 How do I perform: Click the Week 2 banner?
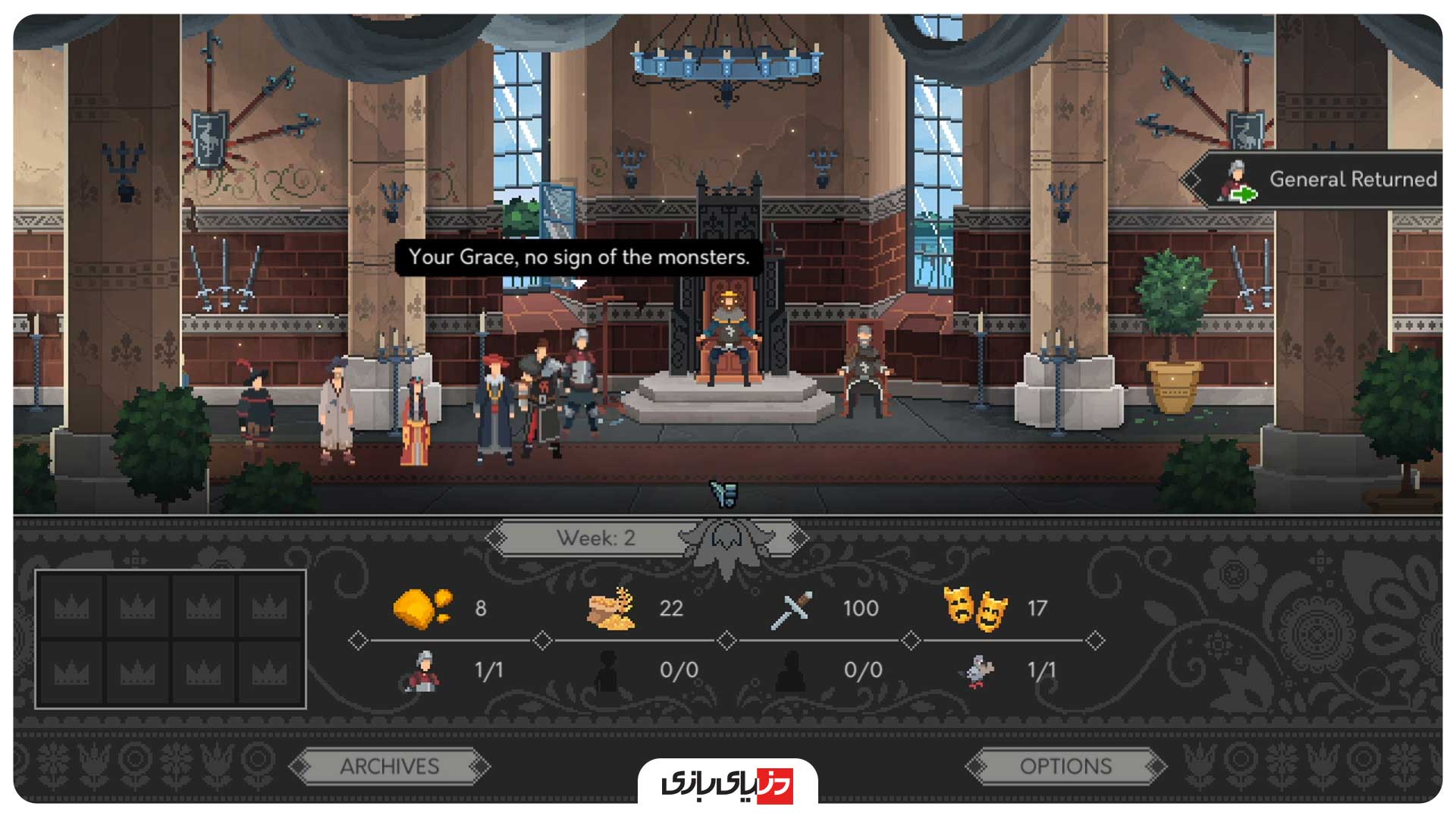coord(596,538)
